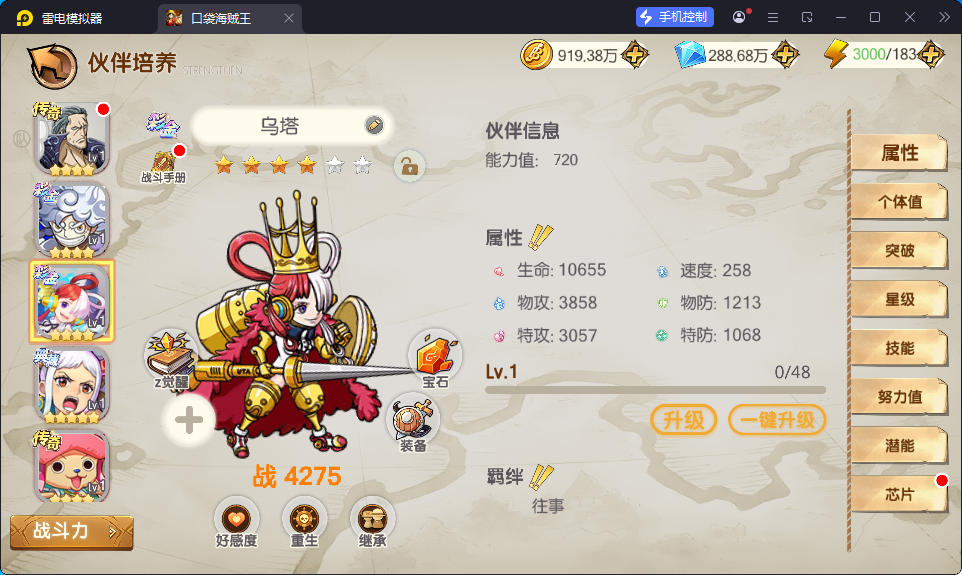The height and width of the screenshot is (575, 962).
Task: Add more gold coins with plus button
Action: point(633,55)
